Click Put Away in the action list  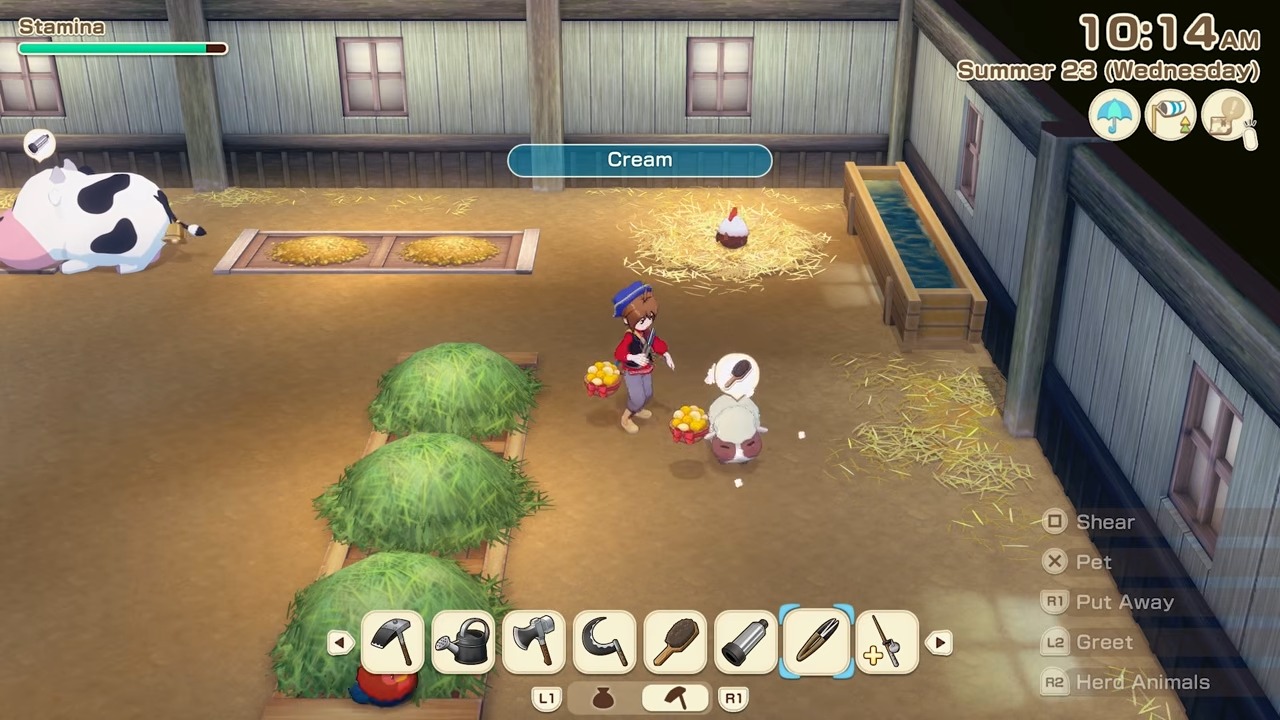[x=1124, y=601]
